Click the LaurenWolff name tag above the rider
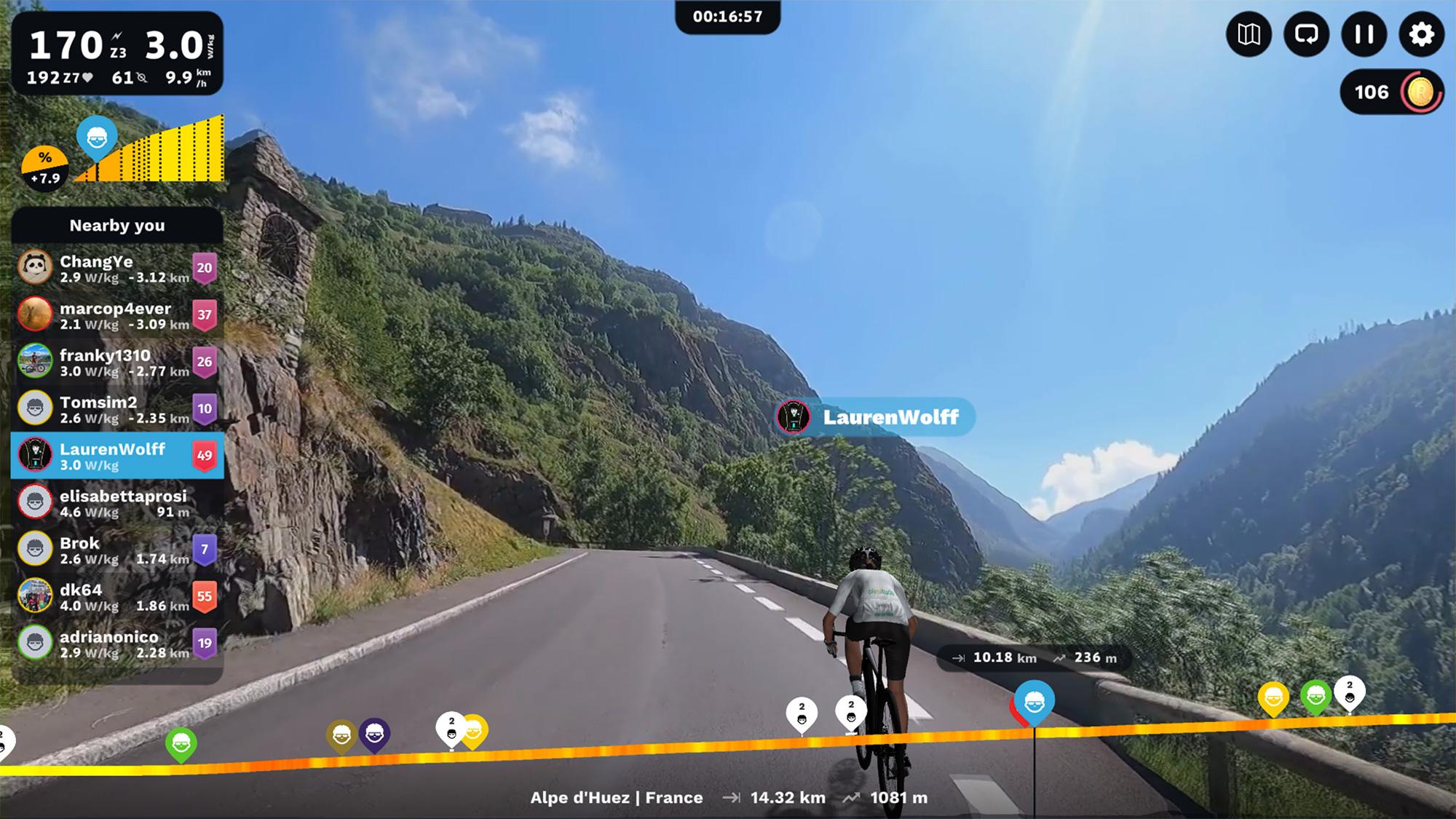The width and height of the screenshot is (1456, 819). (x=876, y=417)
